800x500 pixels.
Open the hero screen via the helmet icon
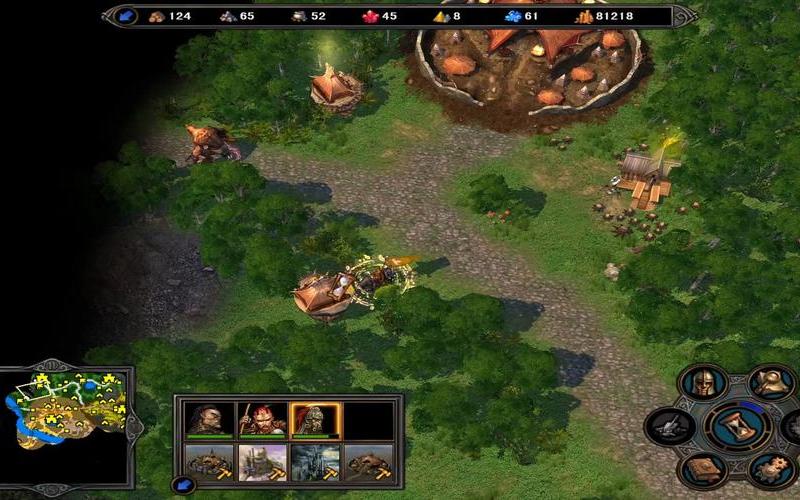point(703,384)
